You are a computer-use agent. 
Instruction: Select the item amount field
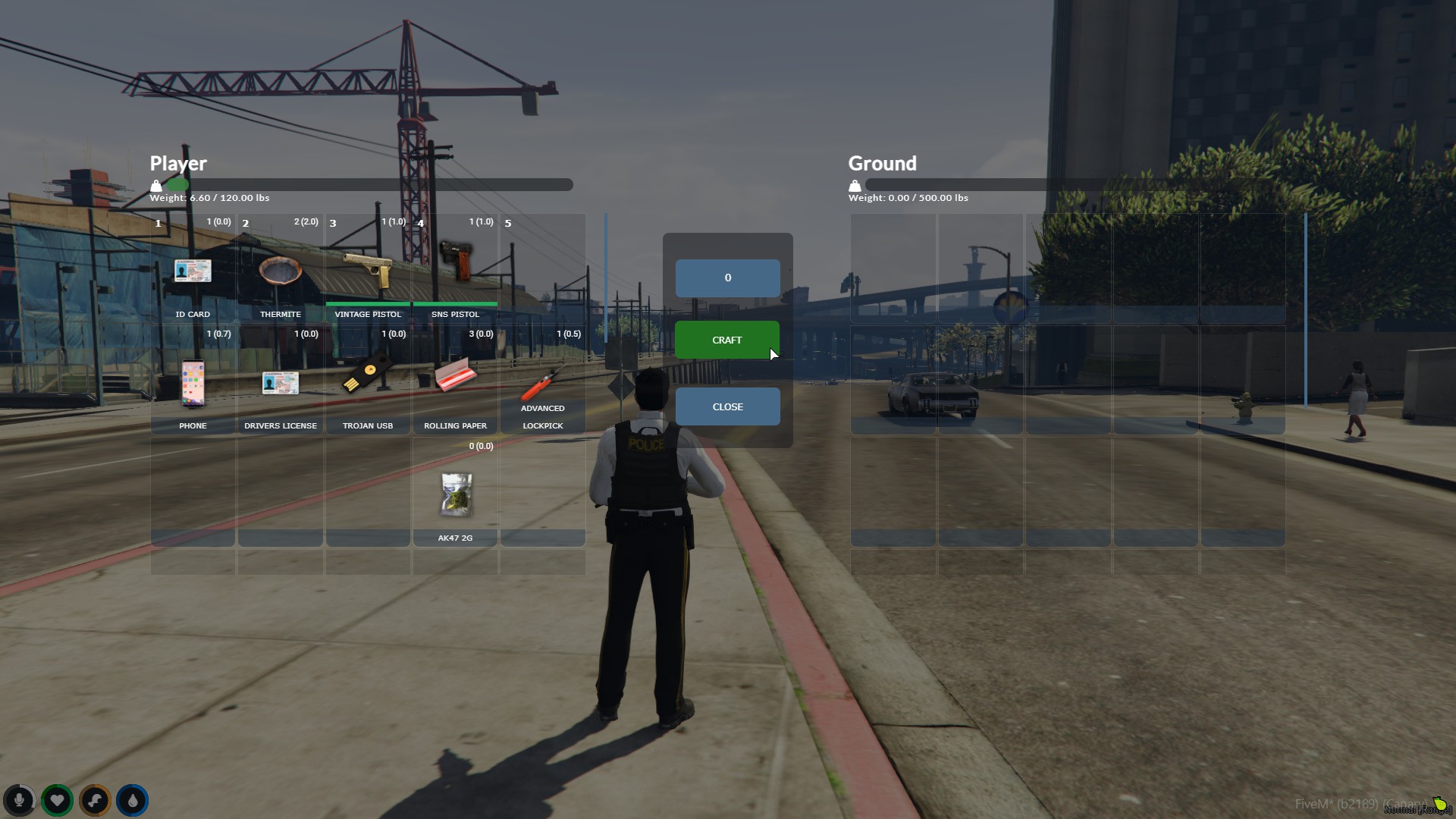(x=727, y=278)
